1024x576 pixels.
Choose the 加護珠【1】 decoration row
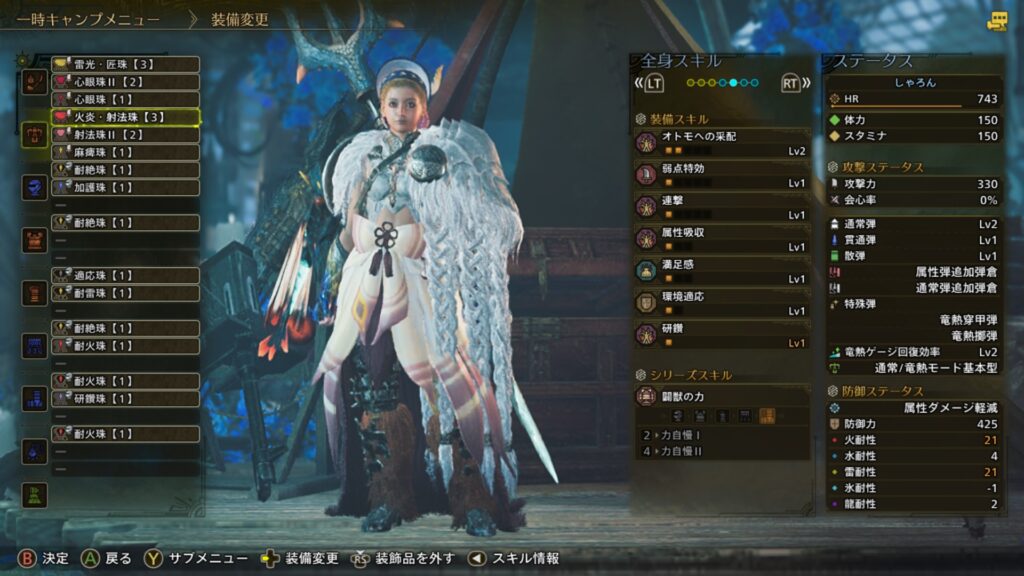point(125,187)
